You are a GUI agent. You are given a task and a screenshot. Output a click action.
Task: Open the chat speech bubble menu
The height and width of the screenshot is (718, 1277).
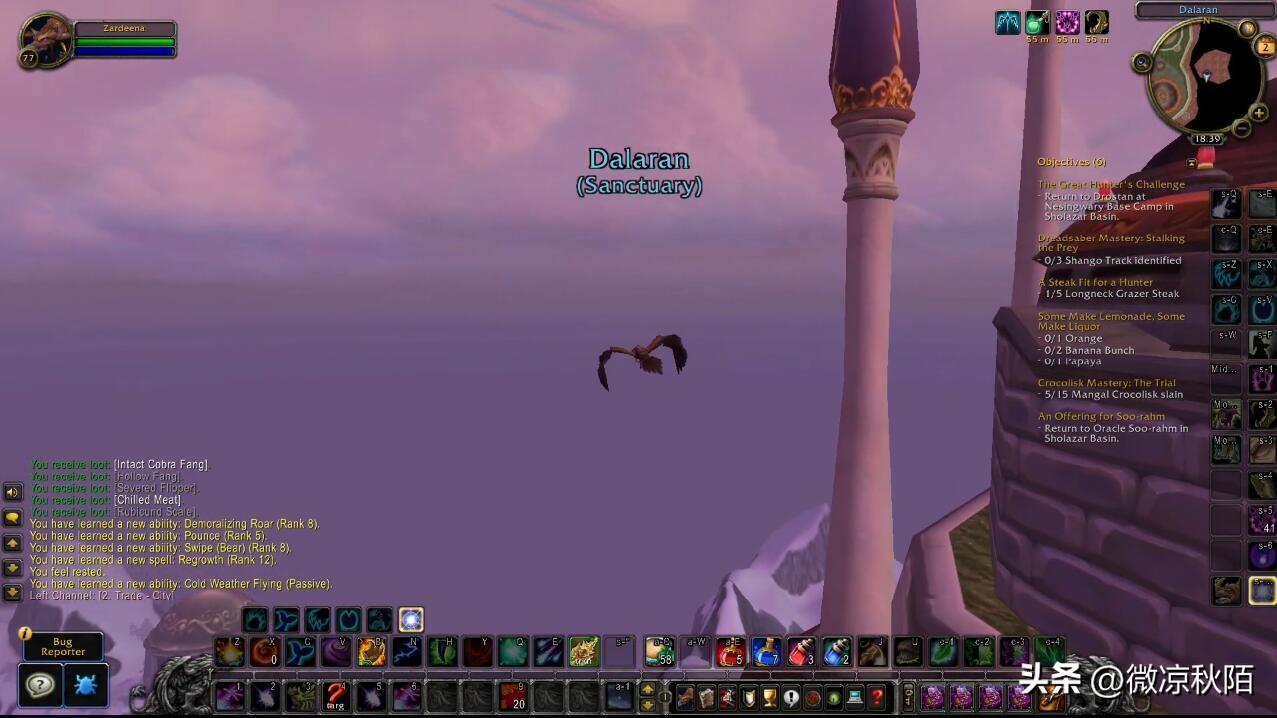[13, 518]
